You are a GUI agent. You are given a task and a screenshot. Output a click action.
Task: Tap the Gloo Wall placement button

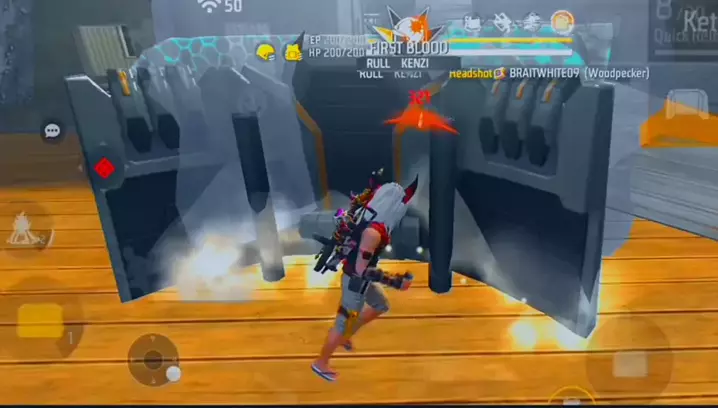(x=687, y=105)
